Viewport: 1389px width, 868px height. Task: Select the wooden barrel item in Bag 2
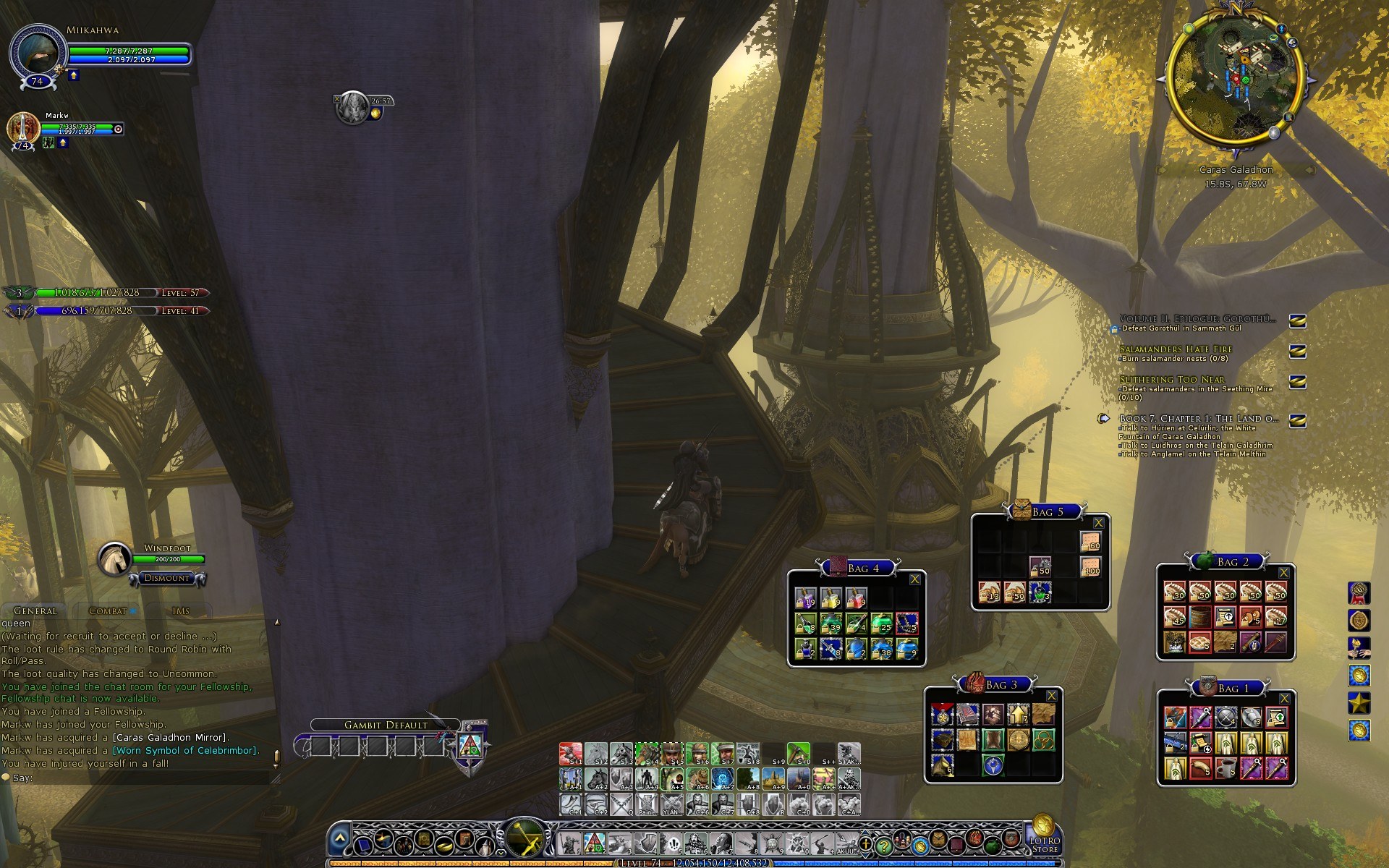[1200, 617]
